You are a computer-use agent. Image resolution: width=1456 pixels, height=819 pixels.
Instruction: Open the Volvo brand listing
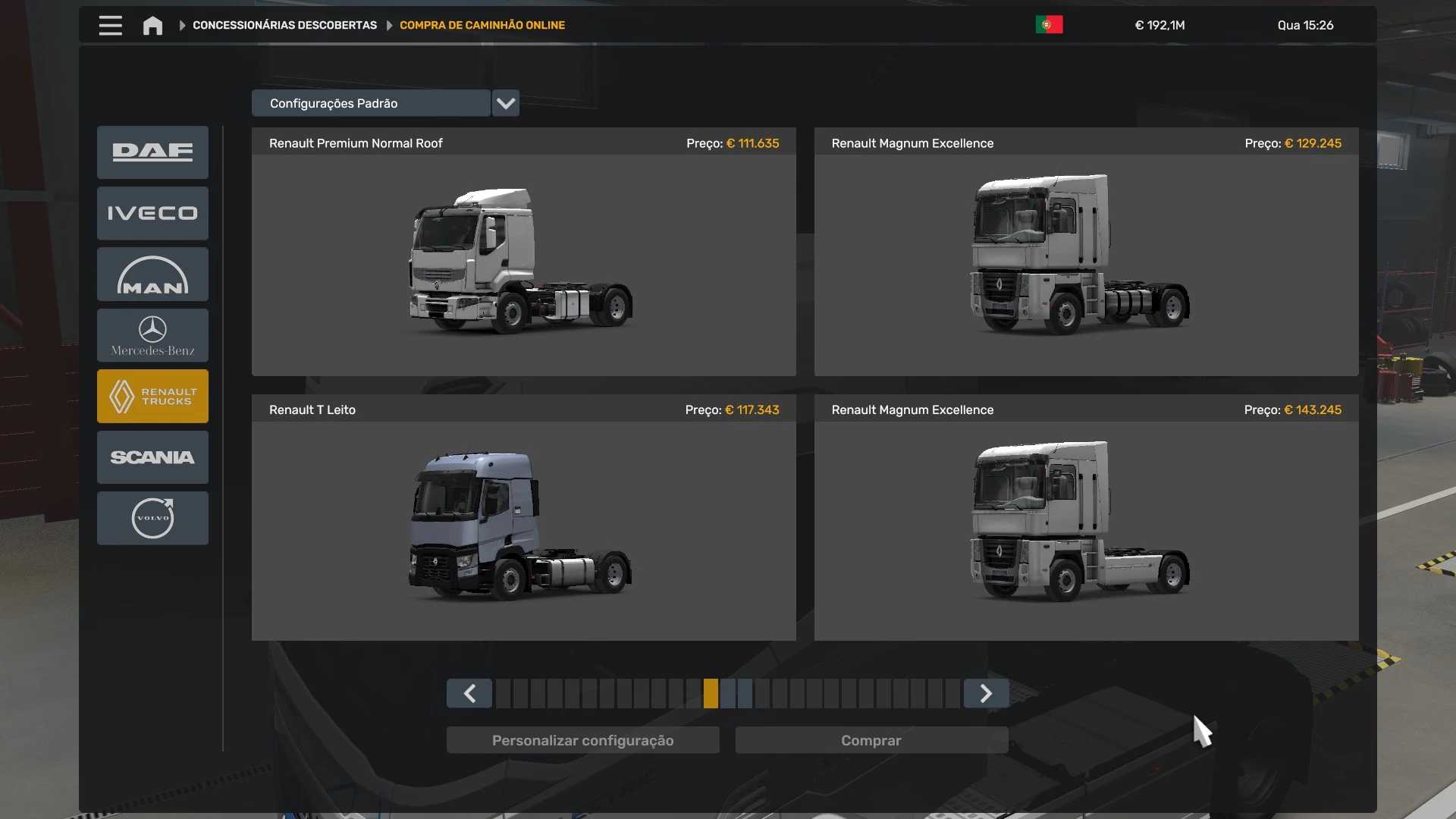(x=152, y=518)
